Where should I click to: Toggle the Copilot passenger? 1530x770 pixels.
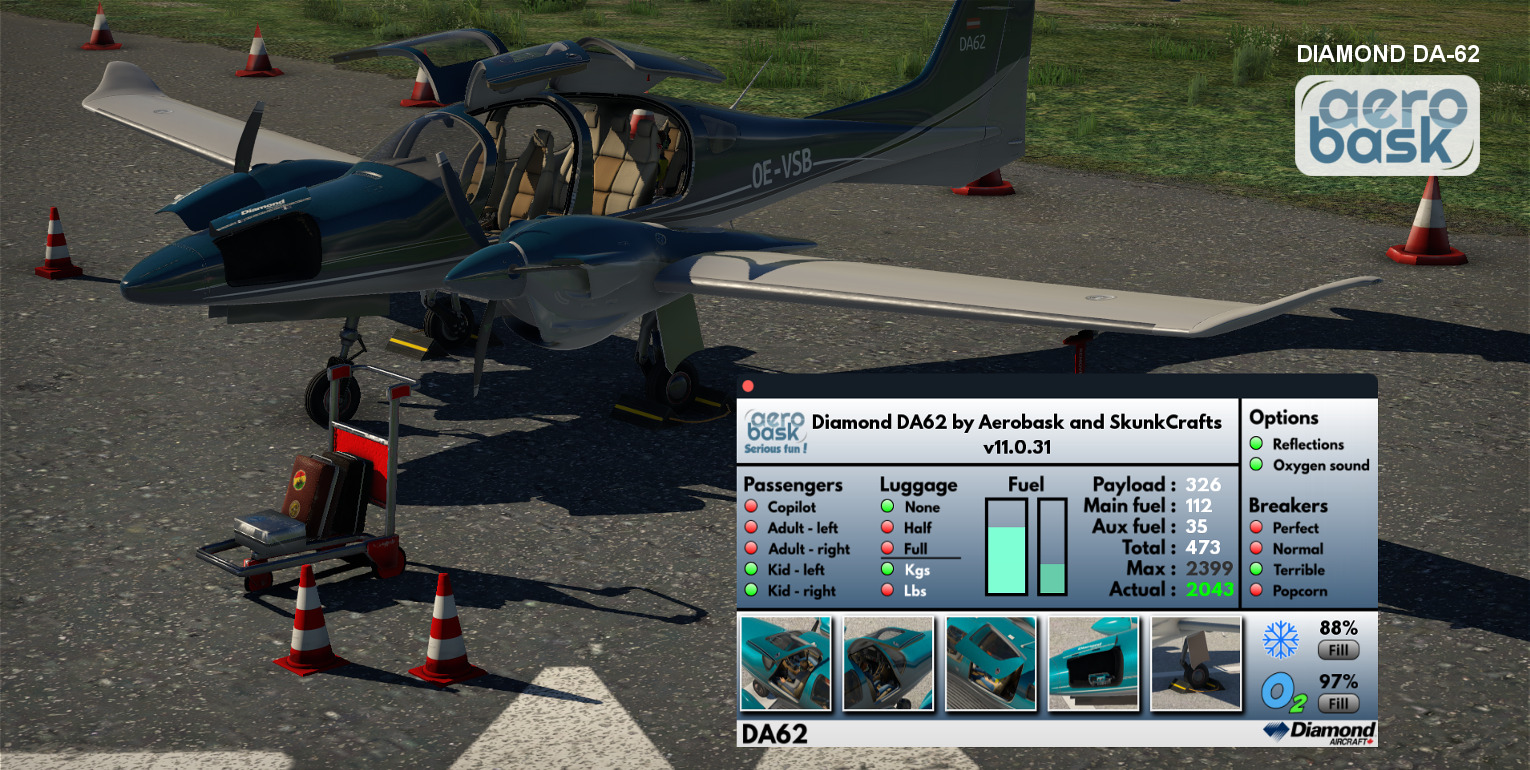coord(751,507)
